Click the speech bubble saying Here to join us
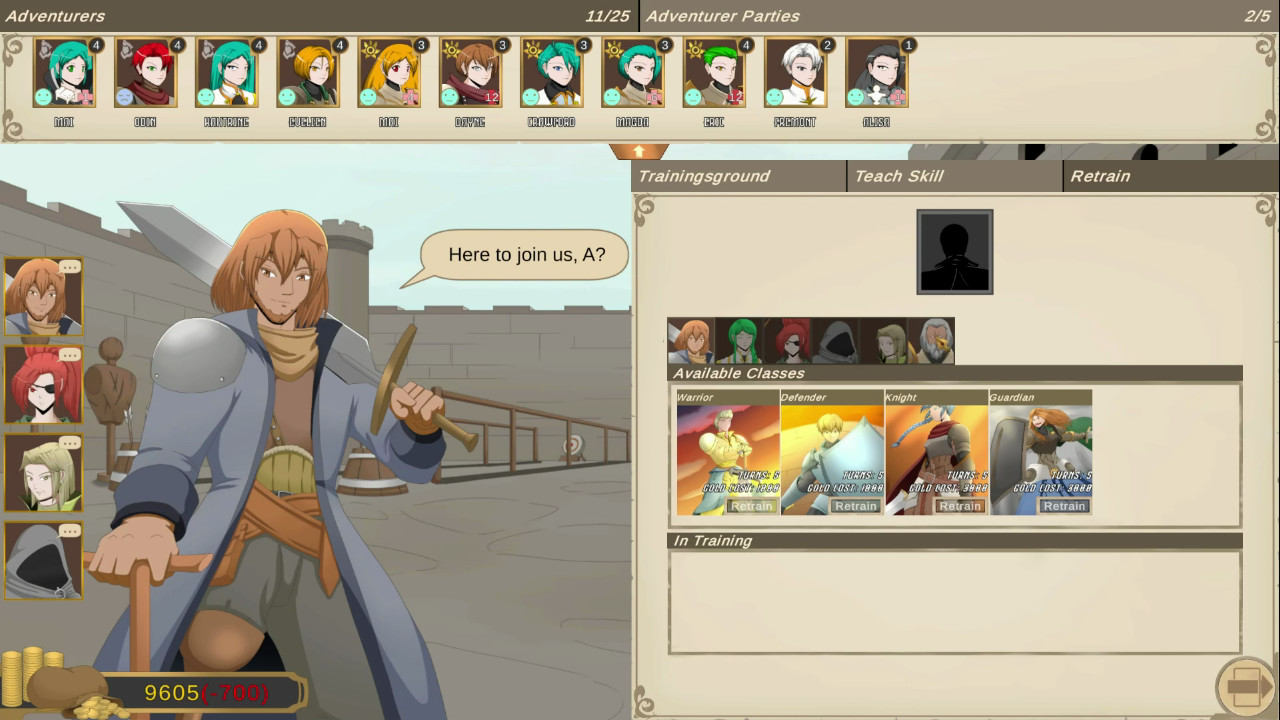 [523, 254]
